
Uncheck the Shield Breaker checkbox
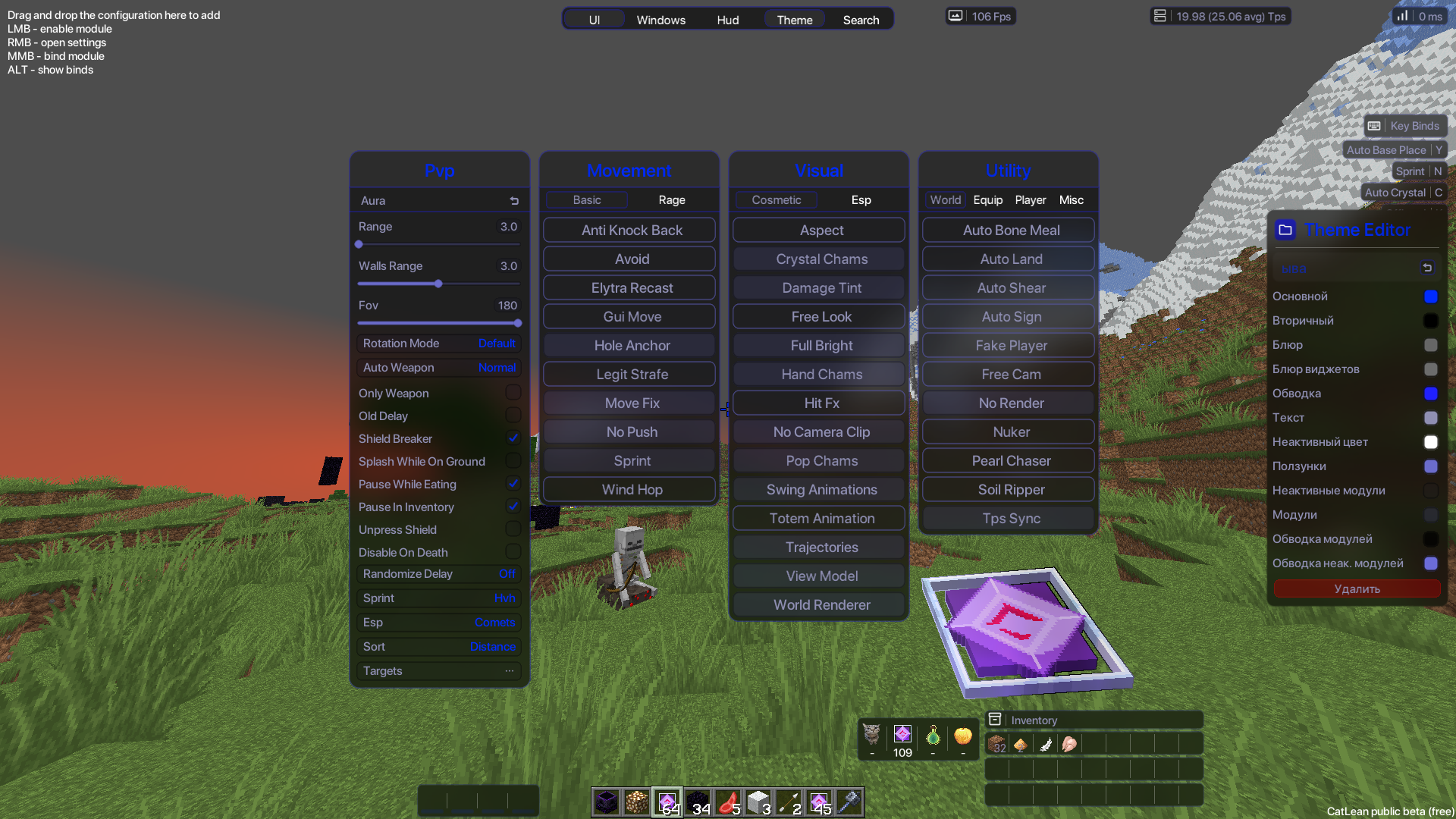point(513,438)
